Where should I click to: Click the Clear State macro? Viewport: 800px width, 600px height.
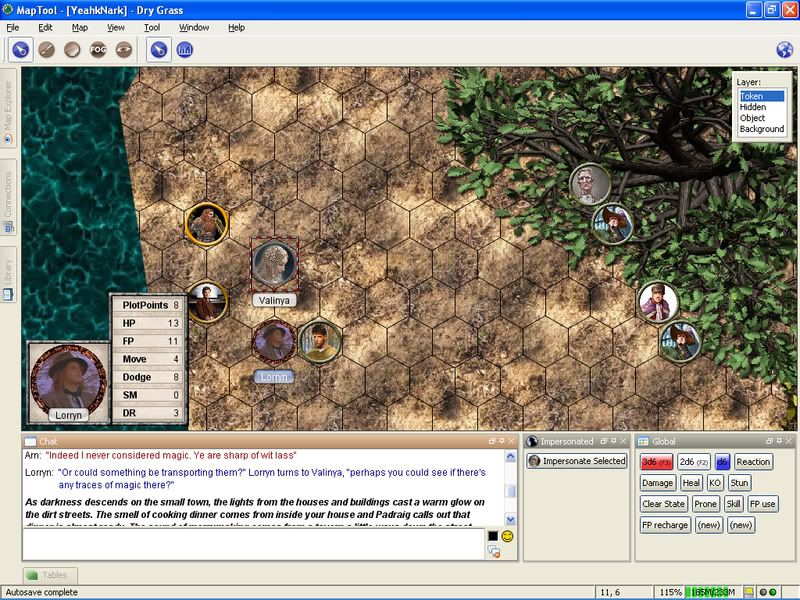click(x=663, y=504)
